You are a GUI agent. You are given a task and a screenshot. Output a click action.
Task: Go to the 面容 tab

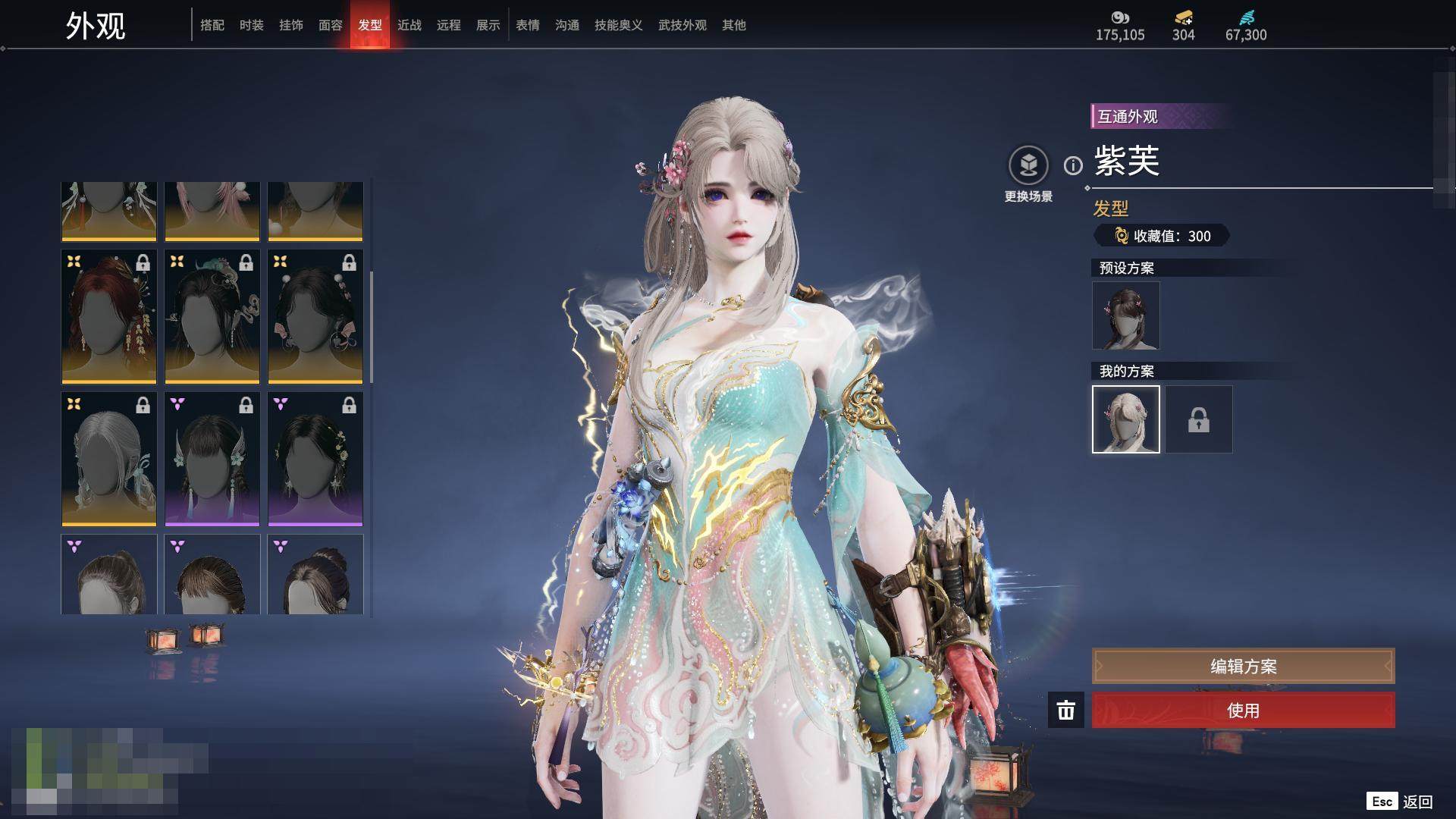coord(330,25)
